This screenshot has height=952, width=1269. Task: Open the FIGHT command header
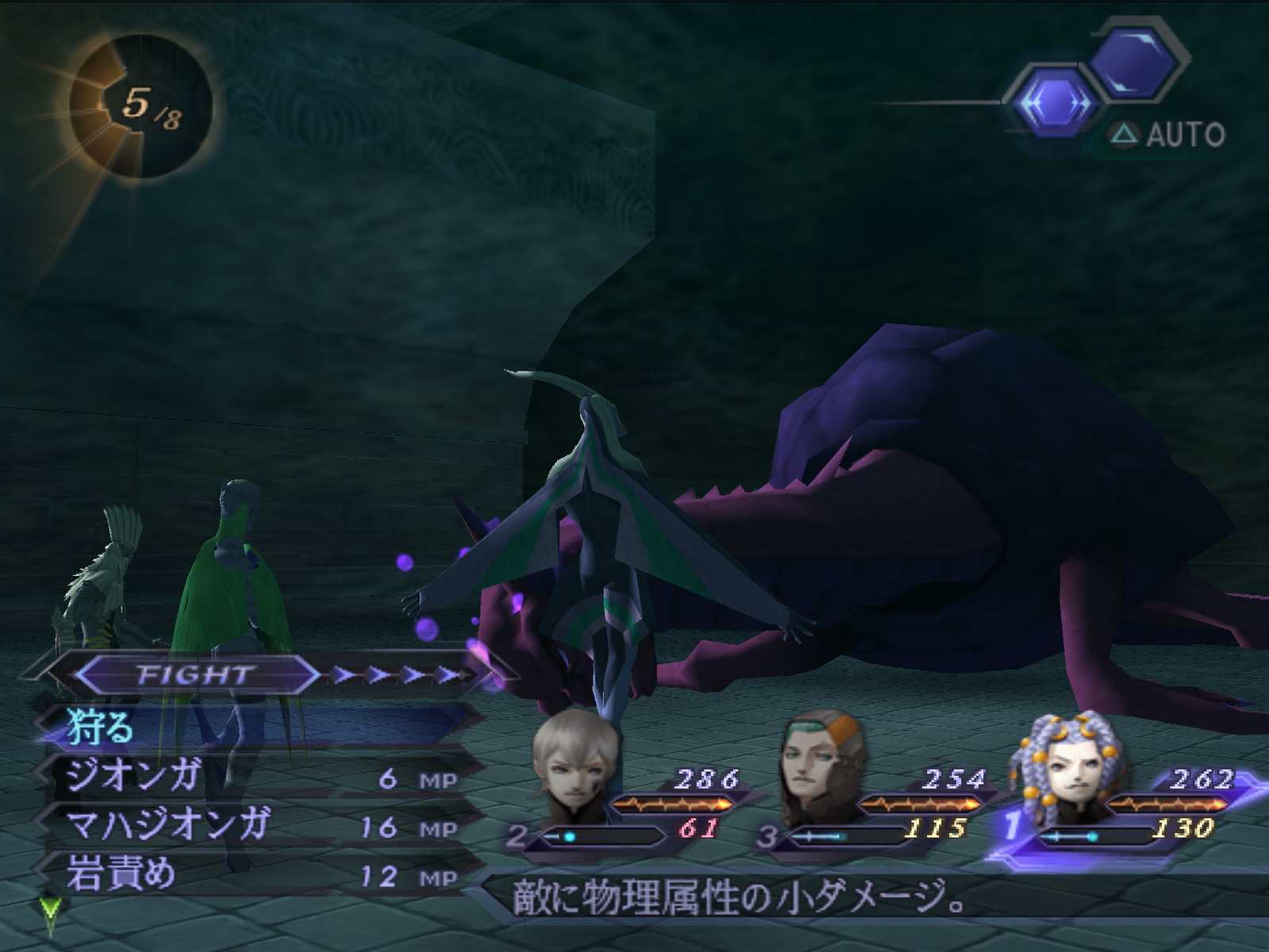click(196, 675)
